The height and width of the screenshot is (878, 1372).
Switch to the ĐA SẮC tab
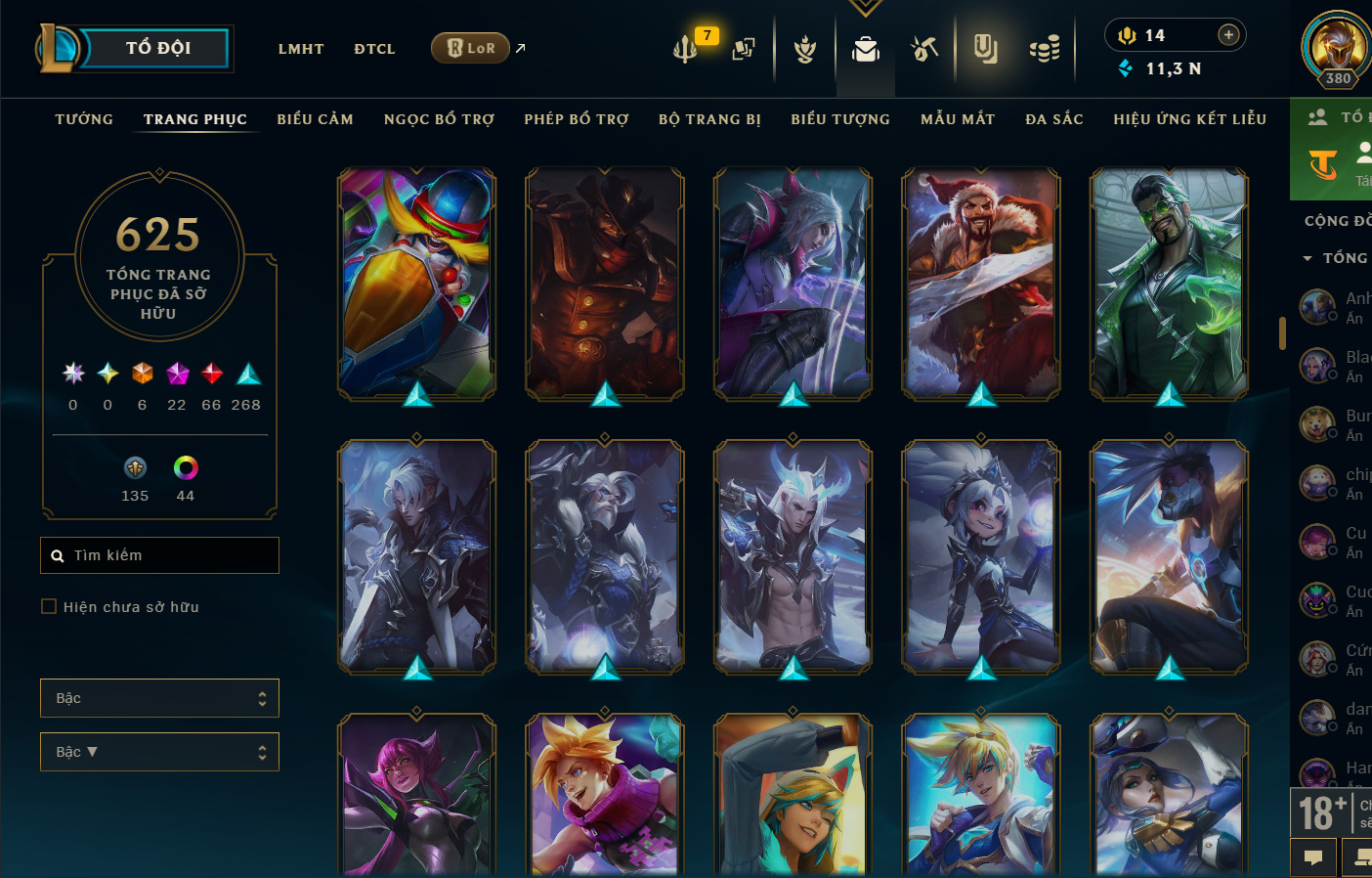(1054, 119)
